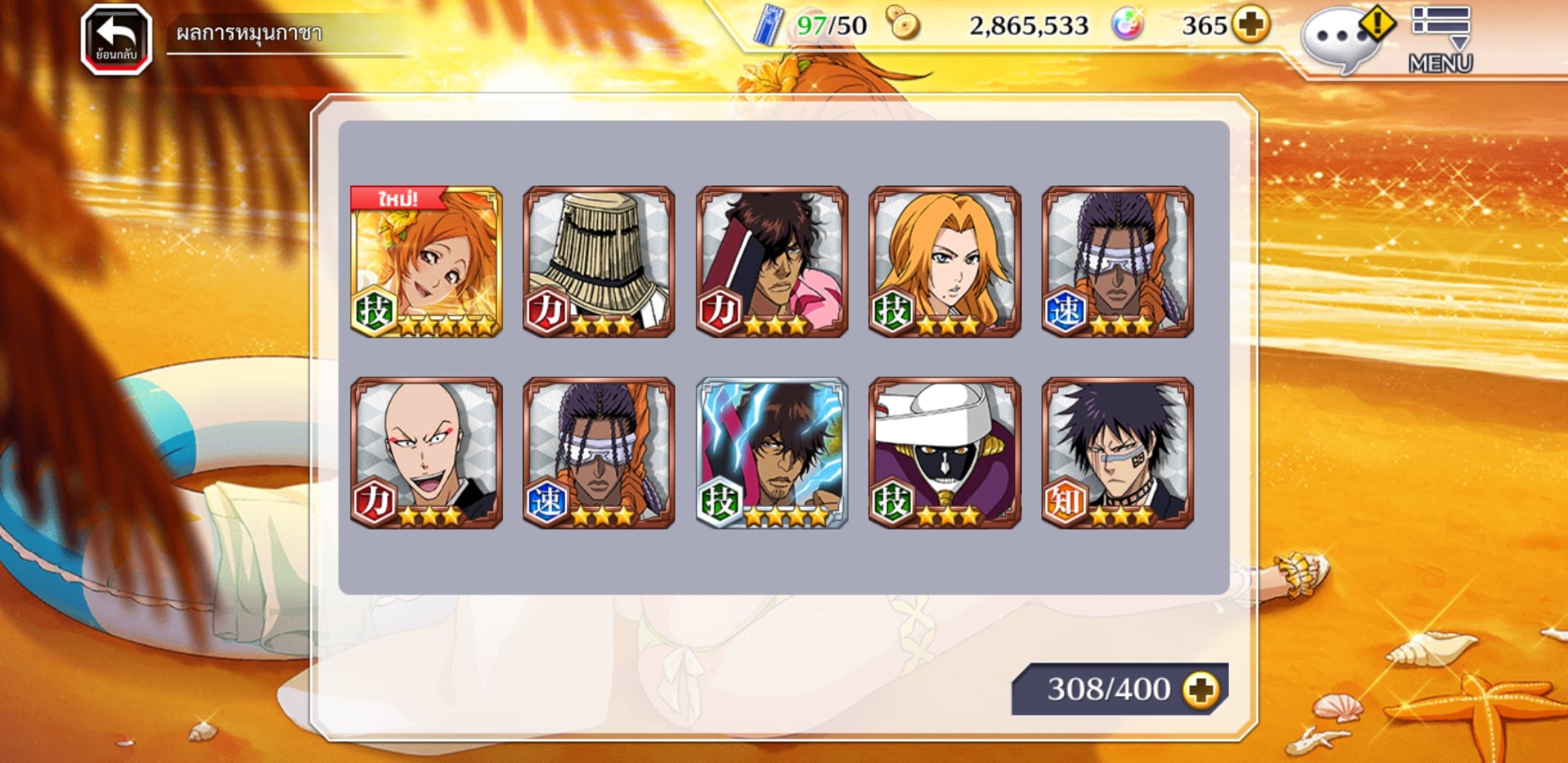Viewport: 1568px width, 763px height.
Task: Add more spirit orbs with the plus button
Action: tap(1250, 25)
